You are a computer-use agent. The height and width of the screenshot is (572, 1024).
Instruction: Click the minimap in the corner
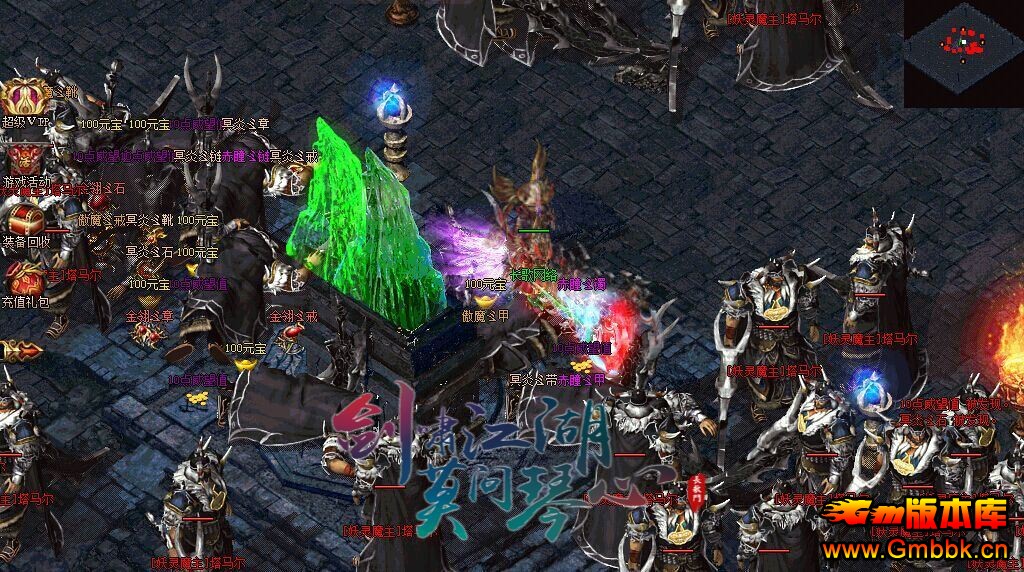[x=963, y=48]
